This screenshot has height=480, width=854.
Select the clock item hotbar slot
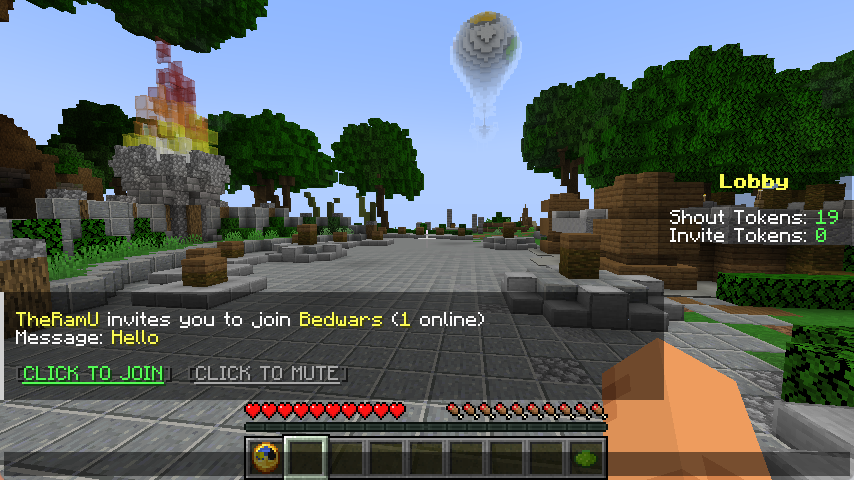(266, 458)
